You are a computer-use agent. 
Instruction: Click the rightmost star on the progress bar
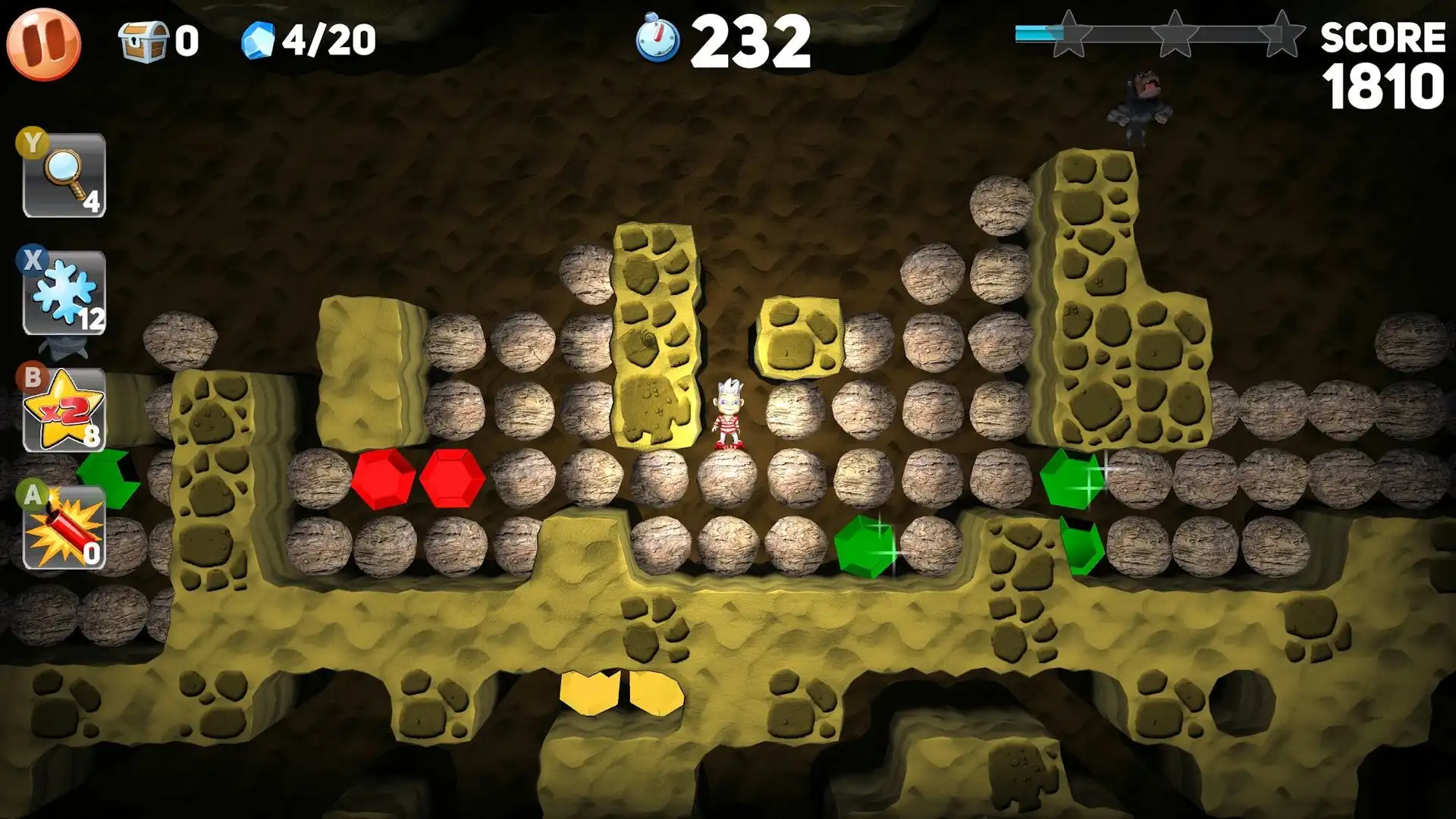pos(1282,34)
